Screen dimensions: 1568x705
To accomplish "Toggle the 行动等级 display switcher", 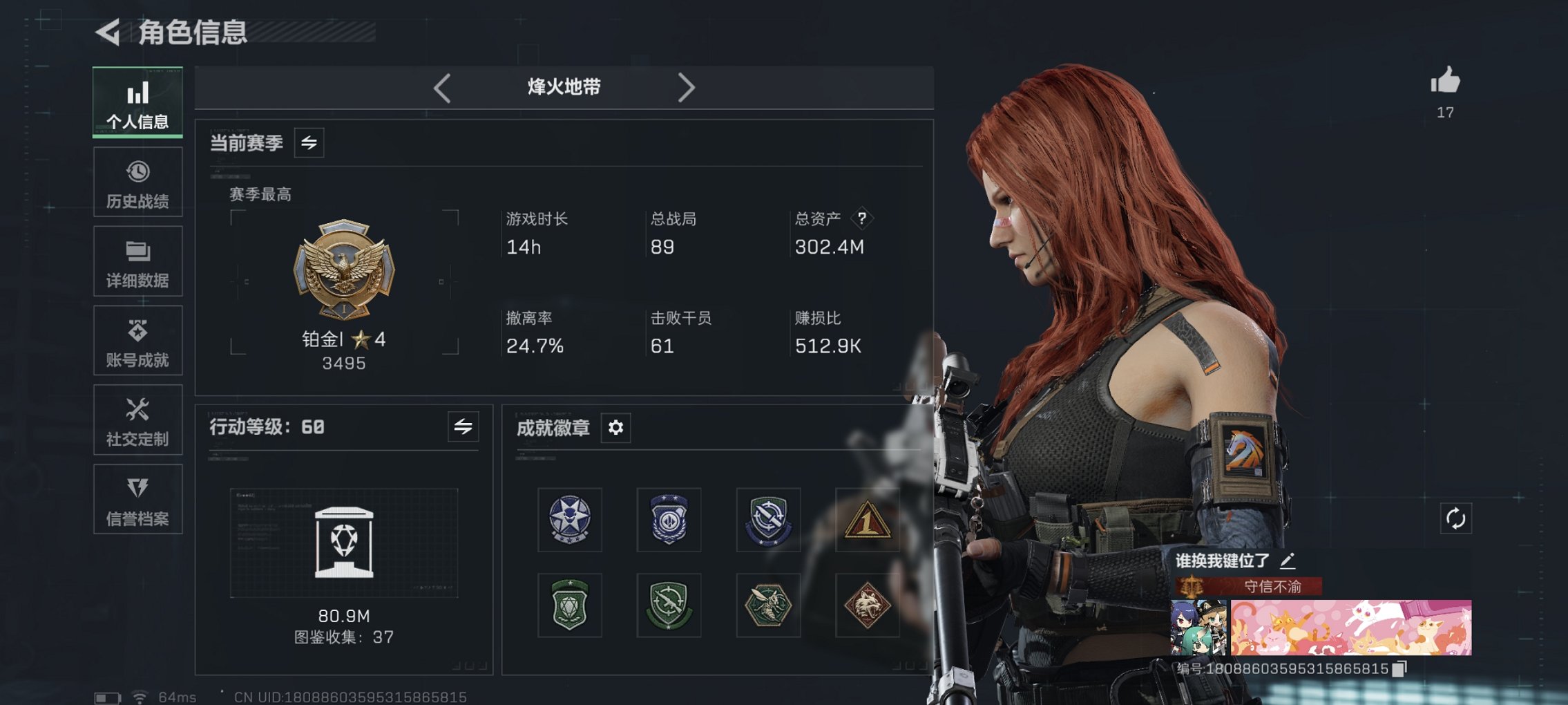I will click(x=463, y=427).
